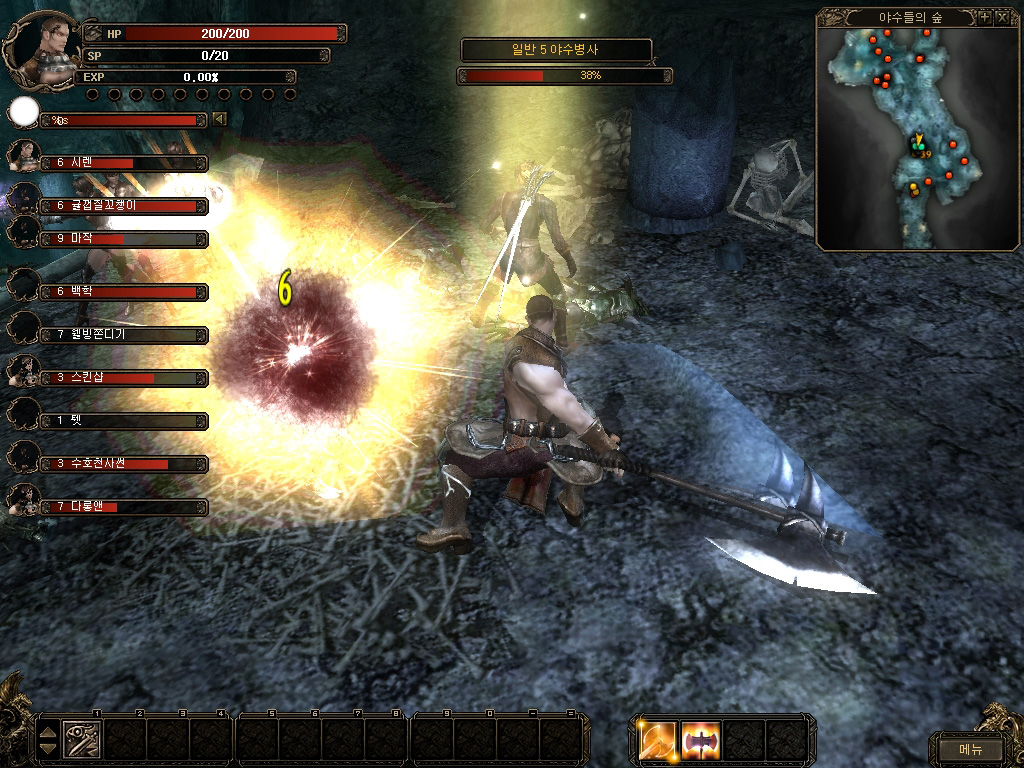
Task: Activate the first hotbar skill slot
Action: click(81, 740)
